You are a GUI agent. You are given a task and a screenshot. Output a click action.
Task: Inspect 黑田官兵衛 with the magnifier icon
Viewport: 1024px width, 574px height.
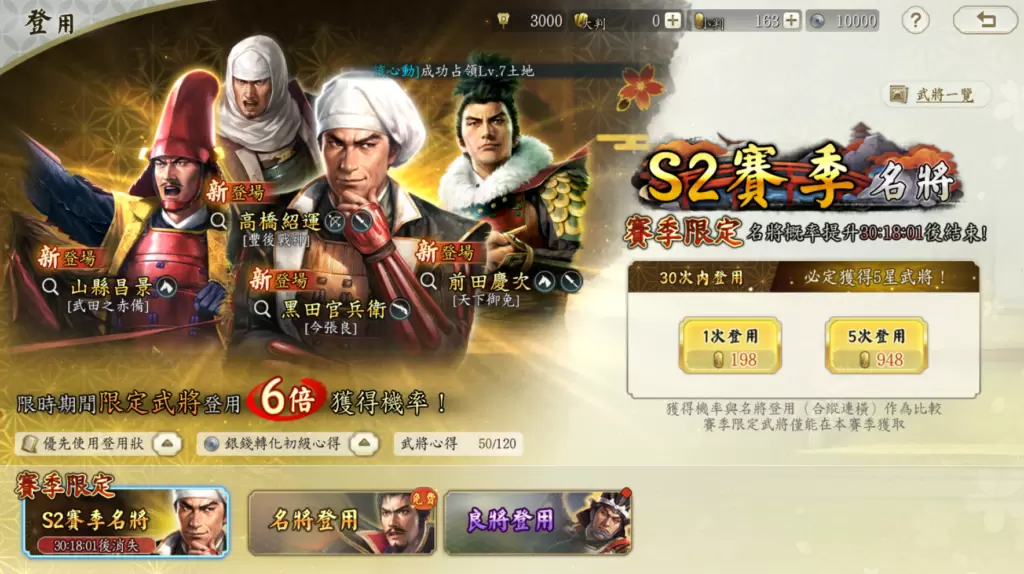263,309
